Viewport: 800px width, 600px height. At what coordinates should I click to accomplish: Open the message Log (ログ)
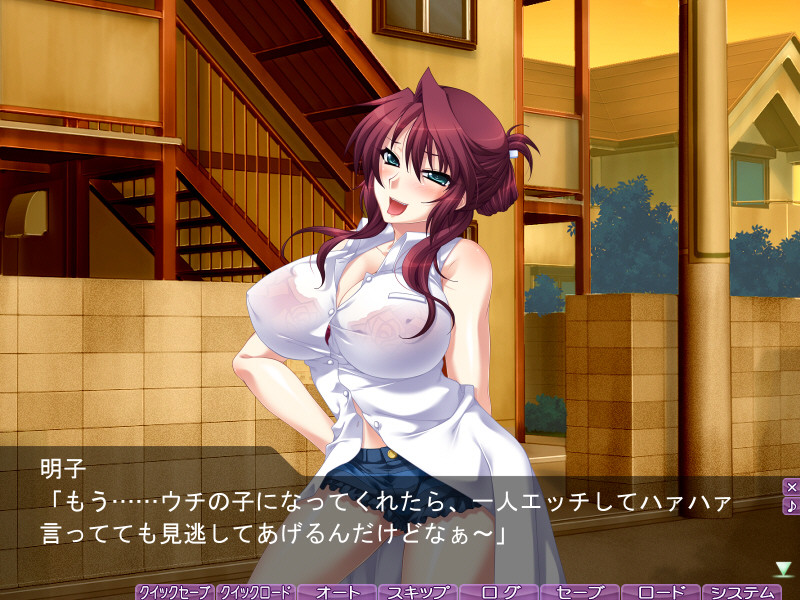(499, 592)
